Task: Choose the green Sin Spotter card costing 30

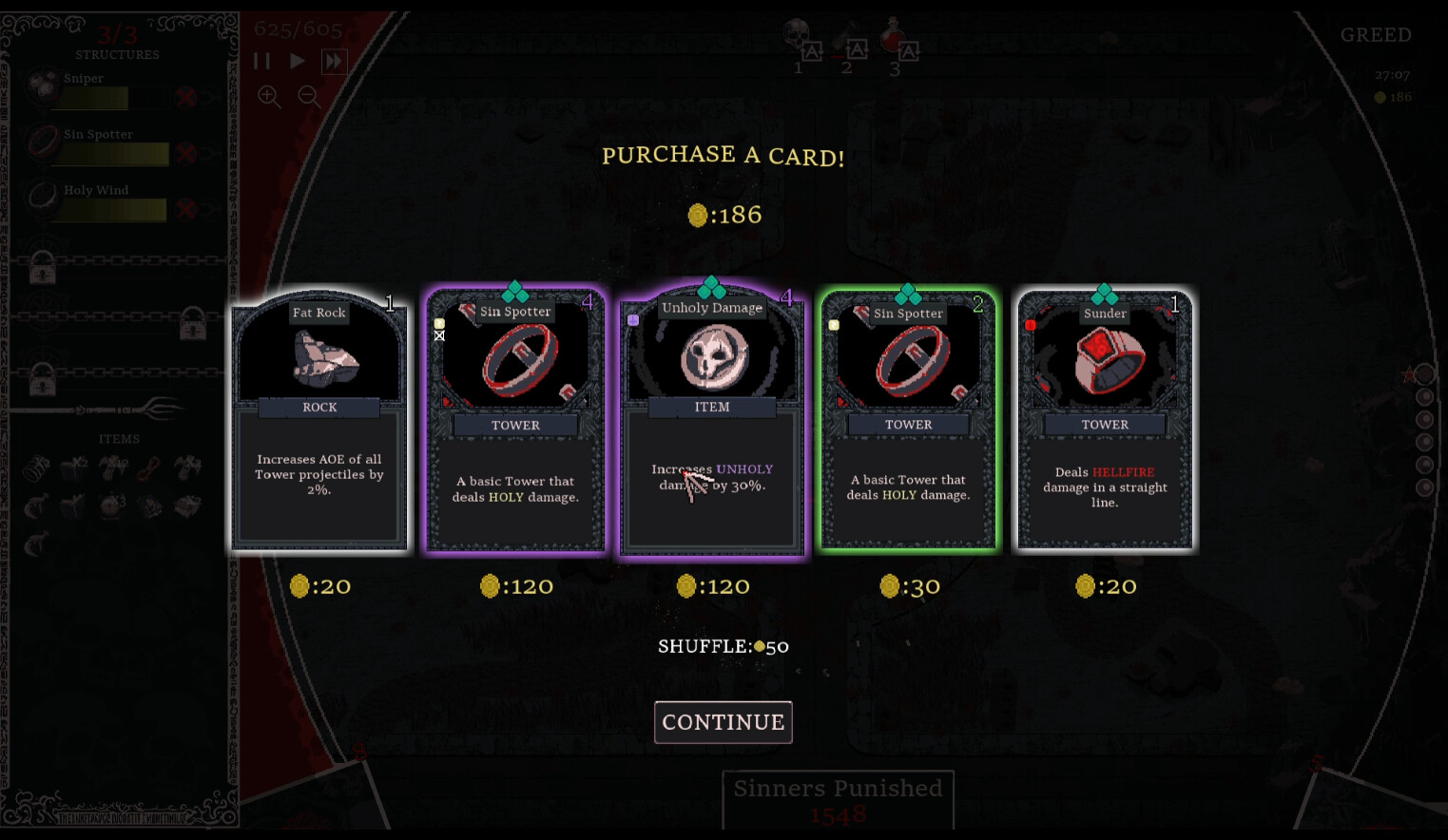Action: click(909, 423)
